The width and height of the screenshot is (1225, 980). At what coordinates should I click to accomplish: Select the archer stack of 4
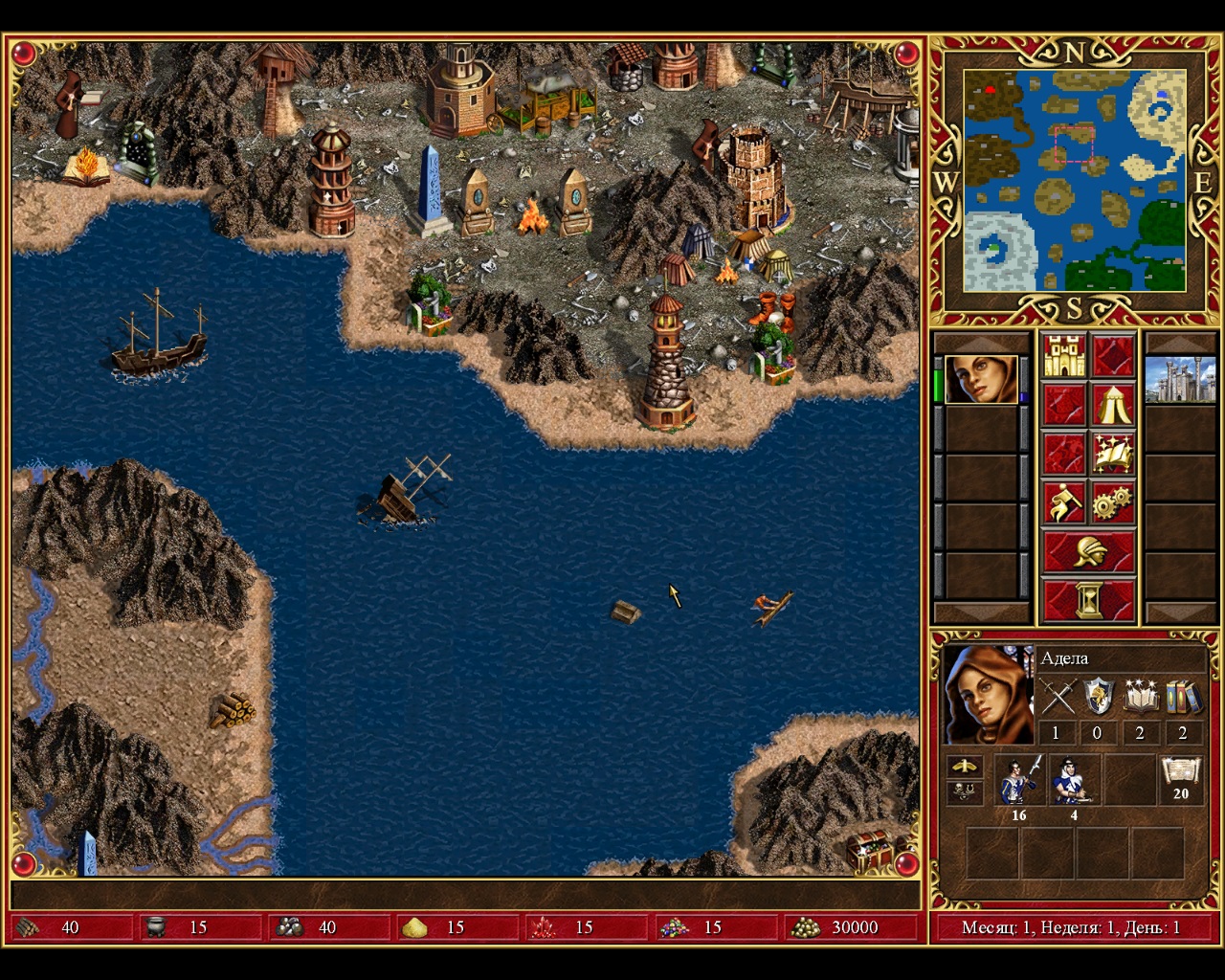1074,780
